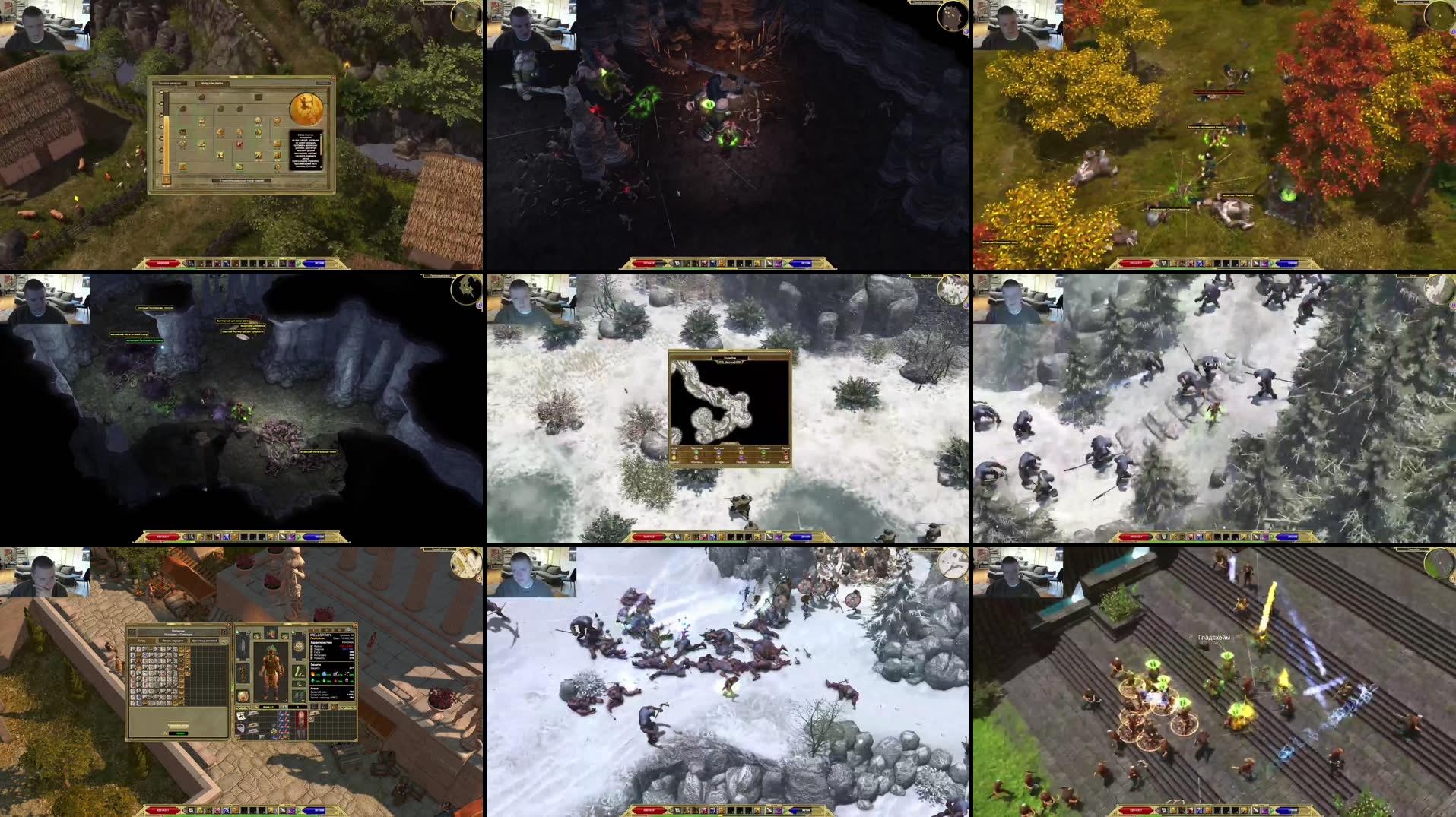The height and width of the screenshot is (817, 1456).
Task: Open the storage tab in the caravan window
Action: [205, 641]
